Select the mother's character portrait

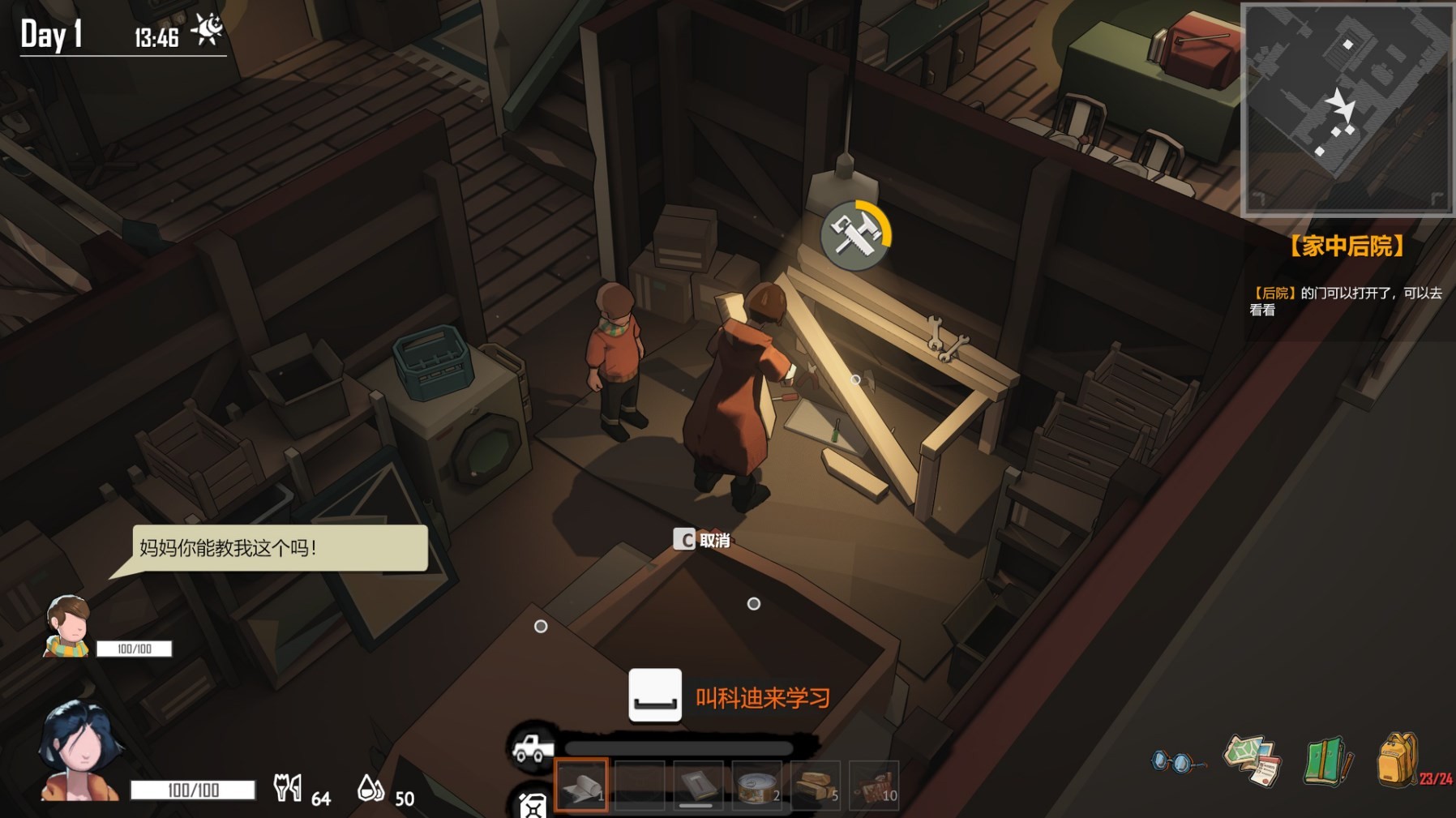79,752
